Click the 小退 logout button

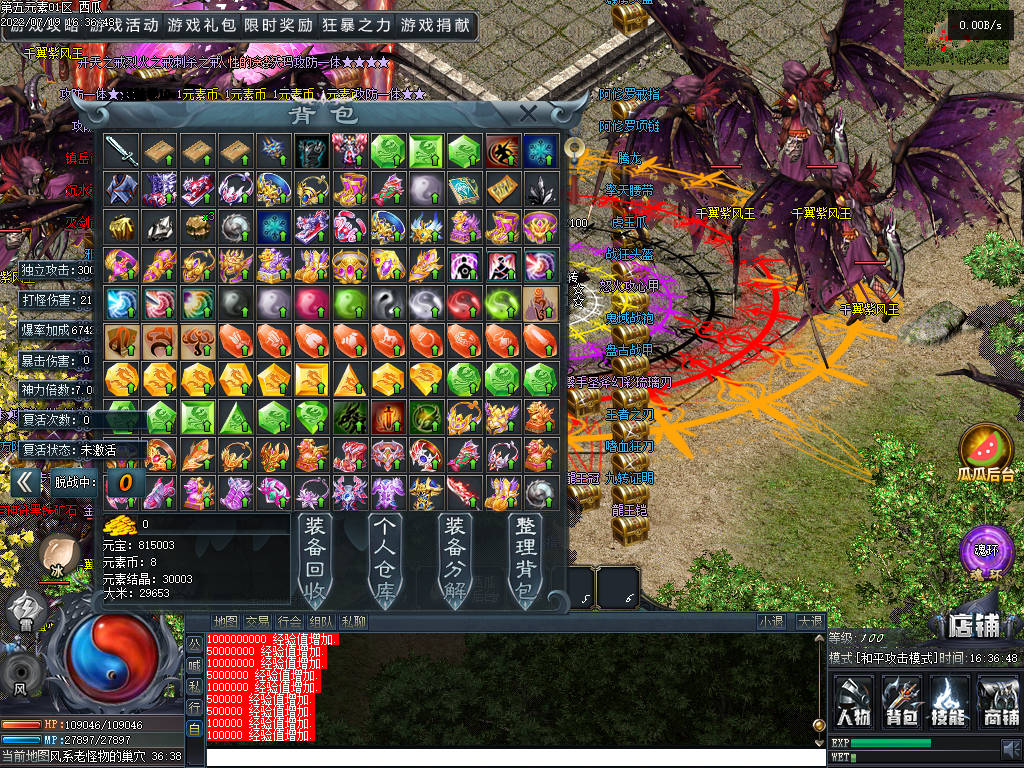point(770,622)
